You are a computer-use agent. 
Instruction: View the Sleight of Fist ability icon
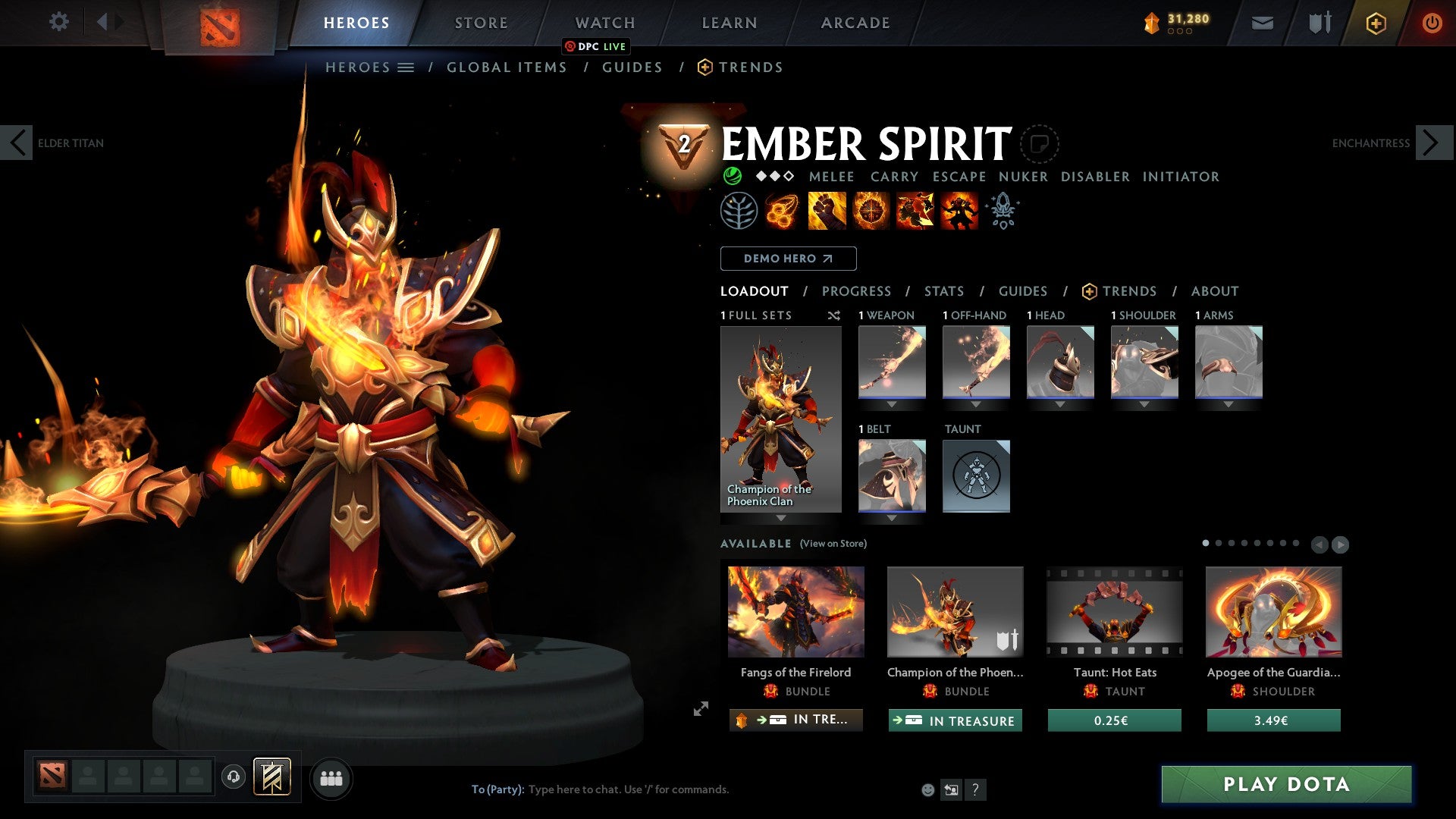pos(827,211)
